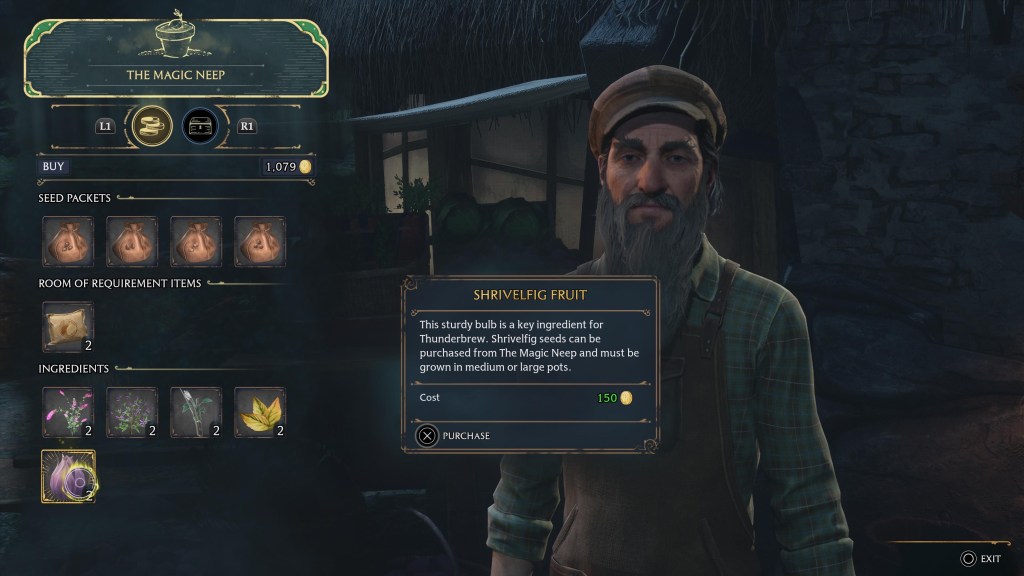Click the highlighted Shrivelfig Fruit slot

coord(67,474)
